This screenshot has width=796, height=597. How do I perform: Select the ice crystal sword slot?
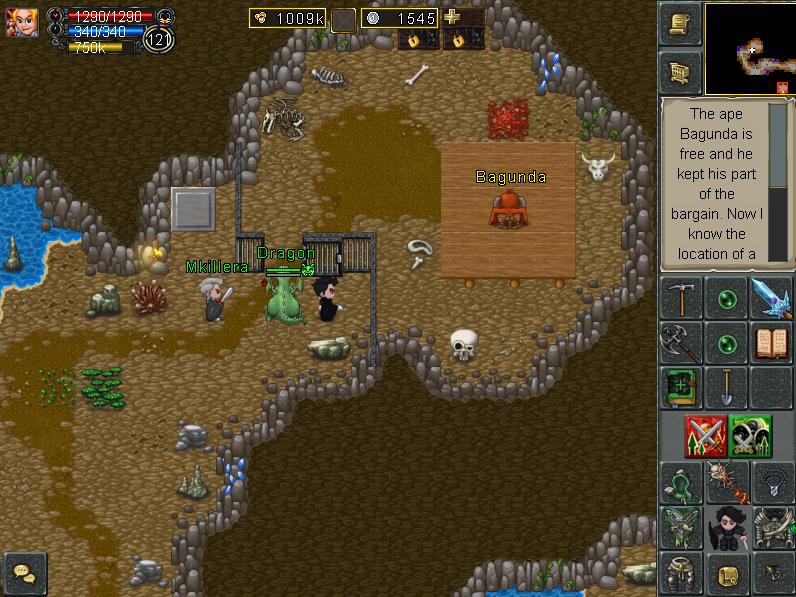pos(772,299)
